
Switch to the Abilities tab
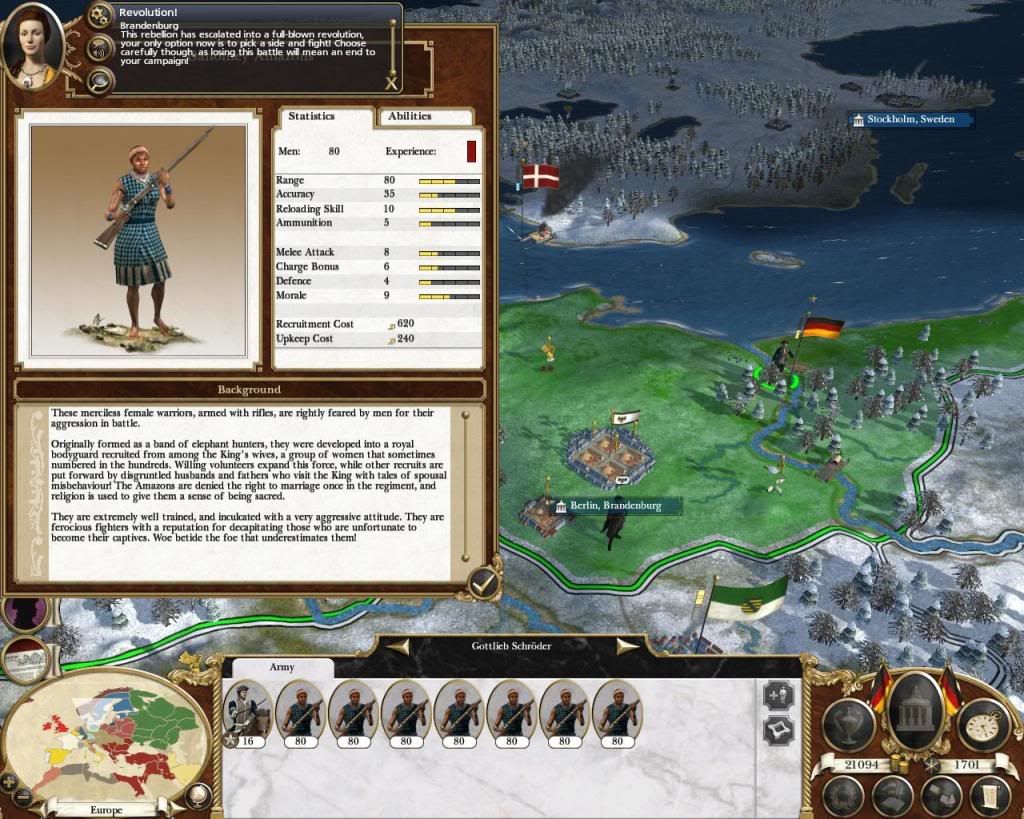coord(410,116)
